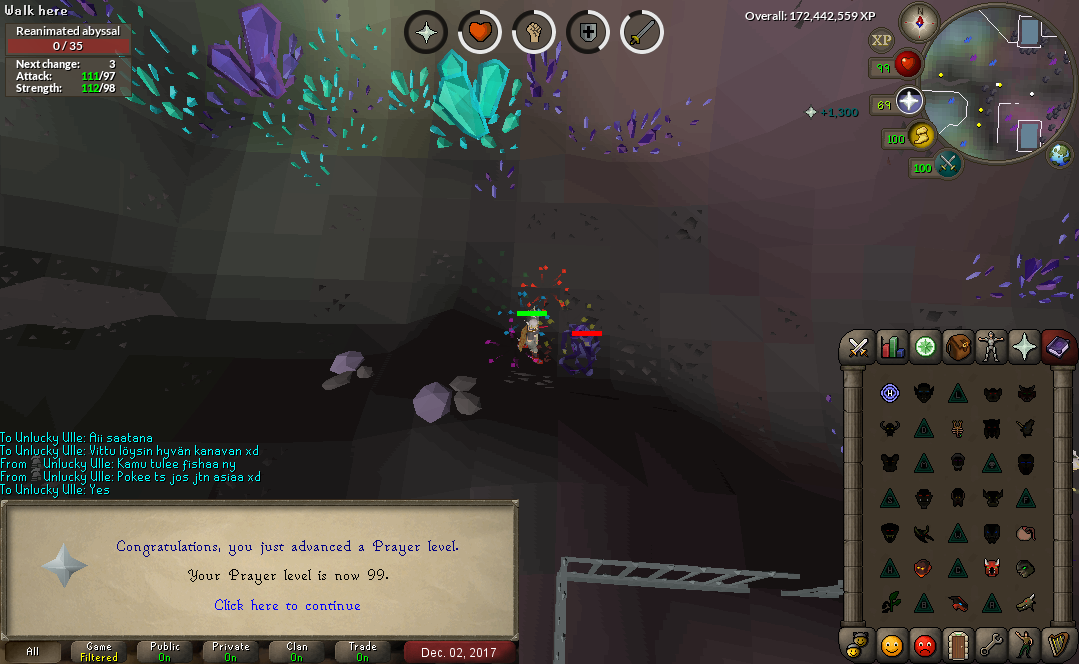Open the world map globe icon

pos(1060,155)
